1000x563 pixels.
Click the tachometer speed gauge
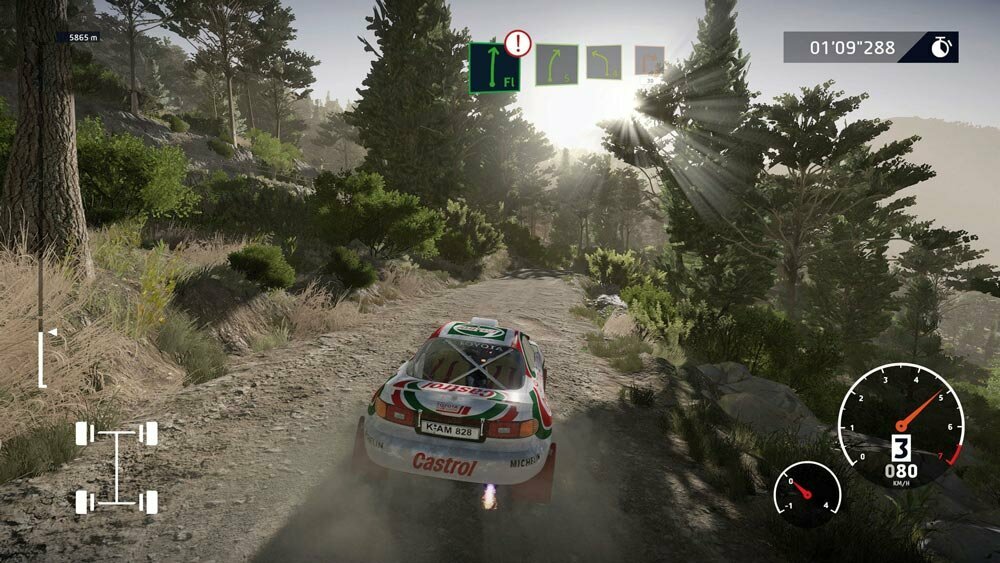[x=900, y=425]
